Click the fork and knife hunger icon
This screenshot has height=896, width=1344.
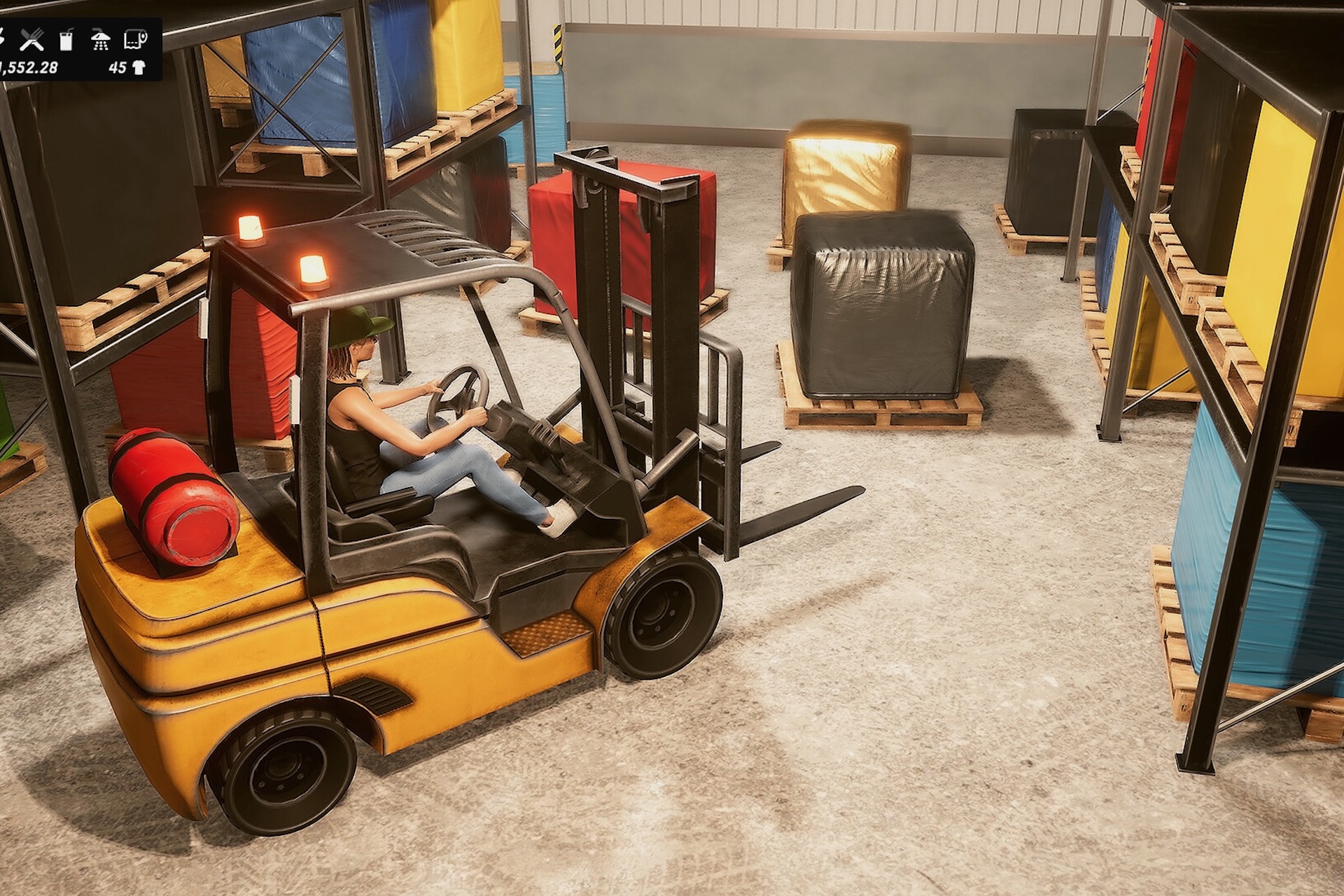pos(31,40)
